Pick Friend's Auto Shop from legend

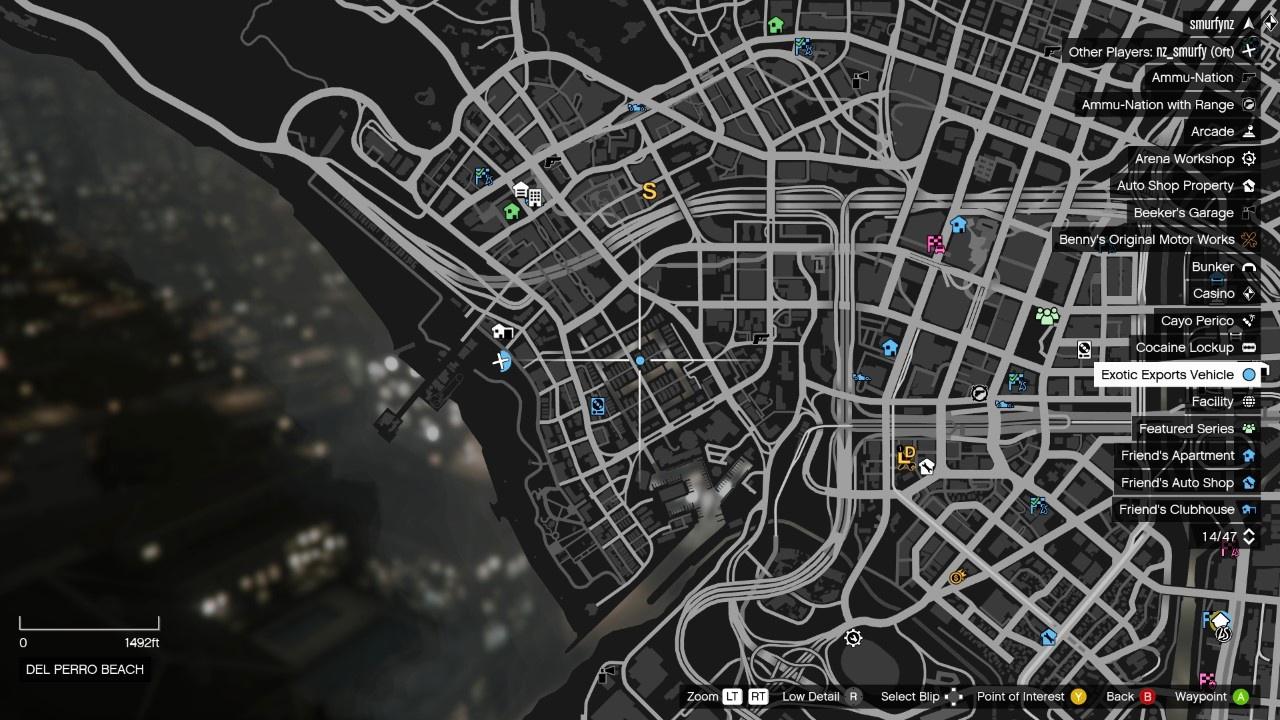[1177, 483]
